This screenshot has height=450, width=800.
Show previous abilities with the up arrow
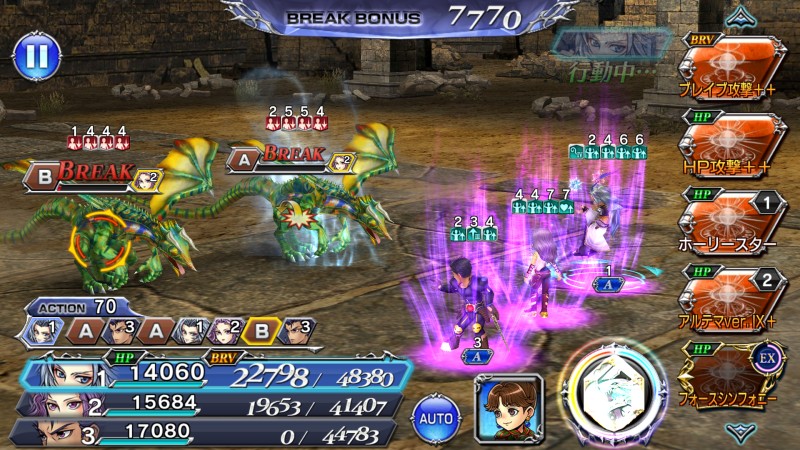pos(741,16)
